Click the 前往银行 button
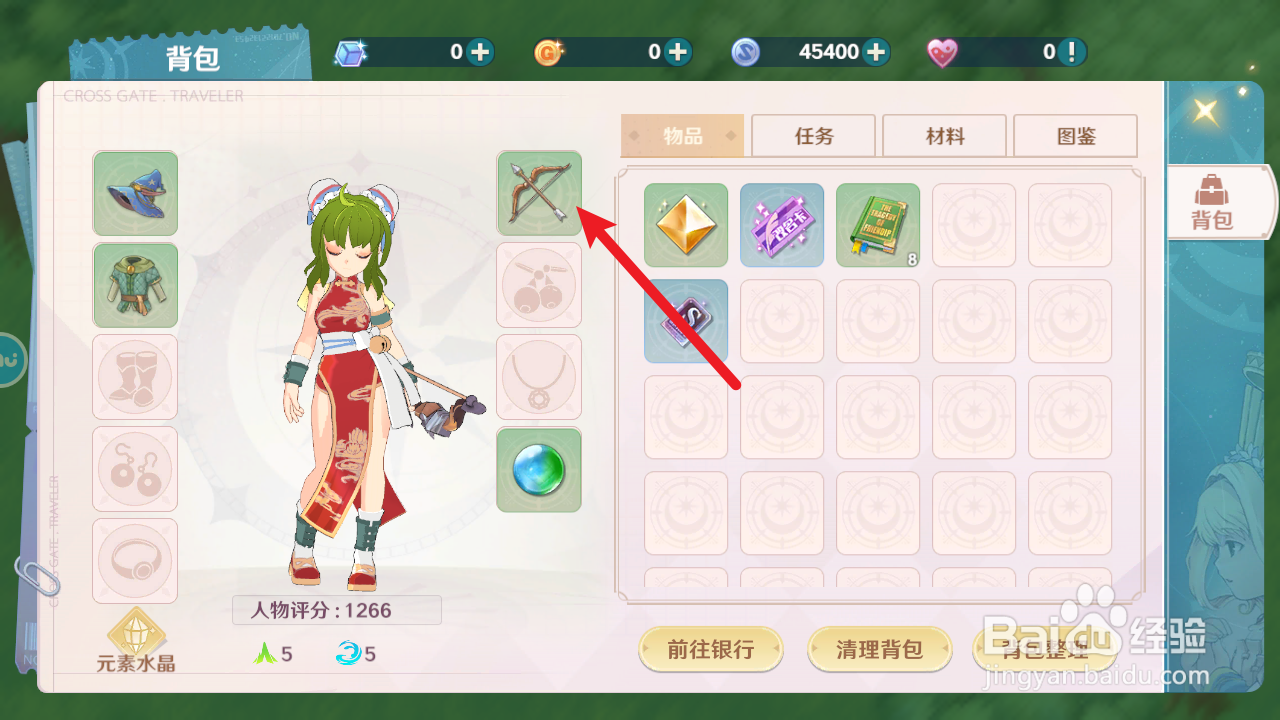Viewport: 1280px width, 720px height. [x=711, y=649]
